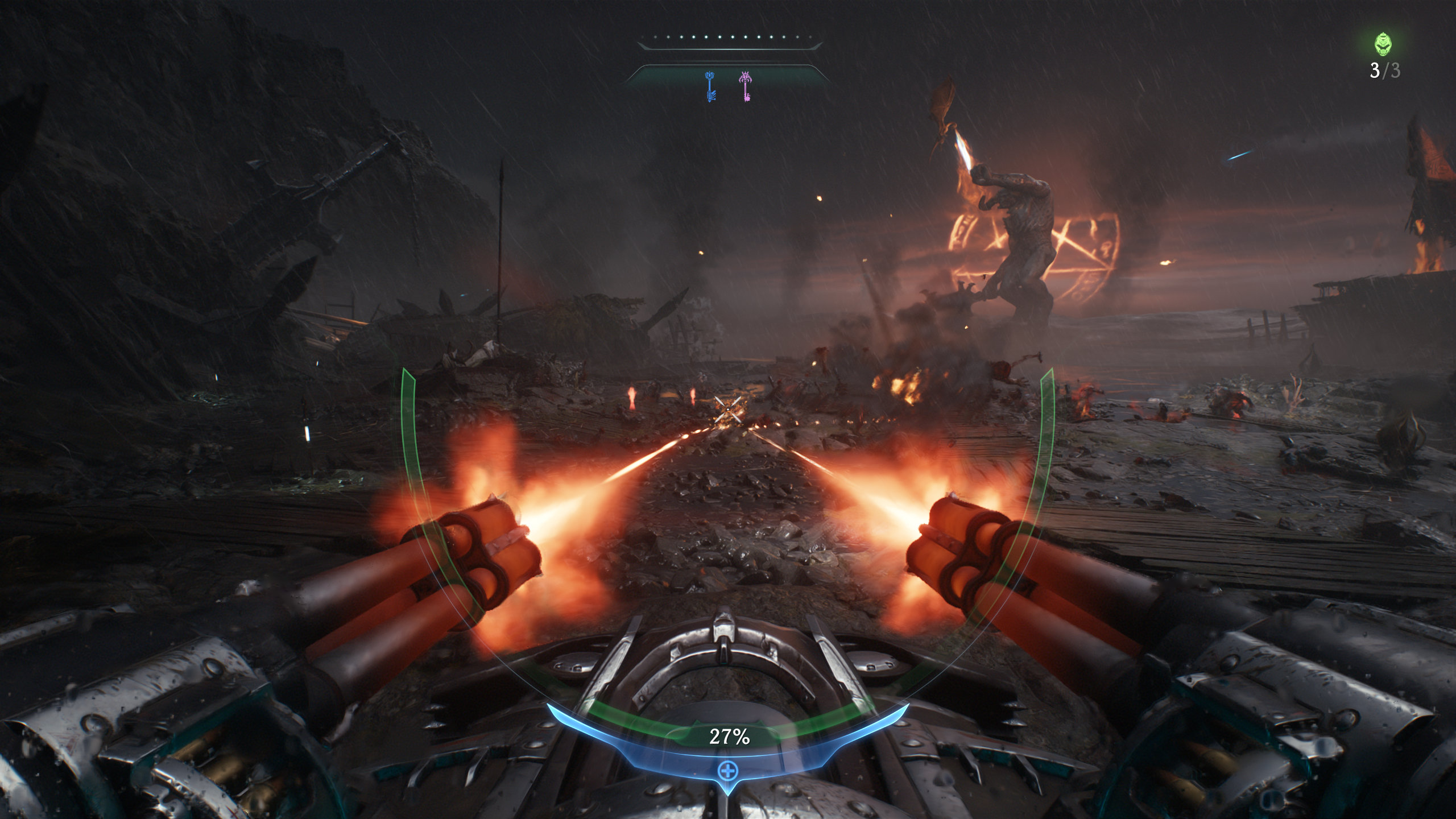The height and width of the screenshot is (819, 1456).
Task: Select the green Slayer helmet lives icon
Action: [1383, 44]
